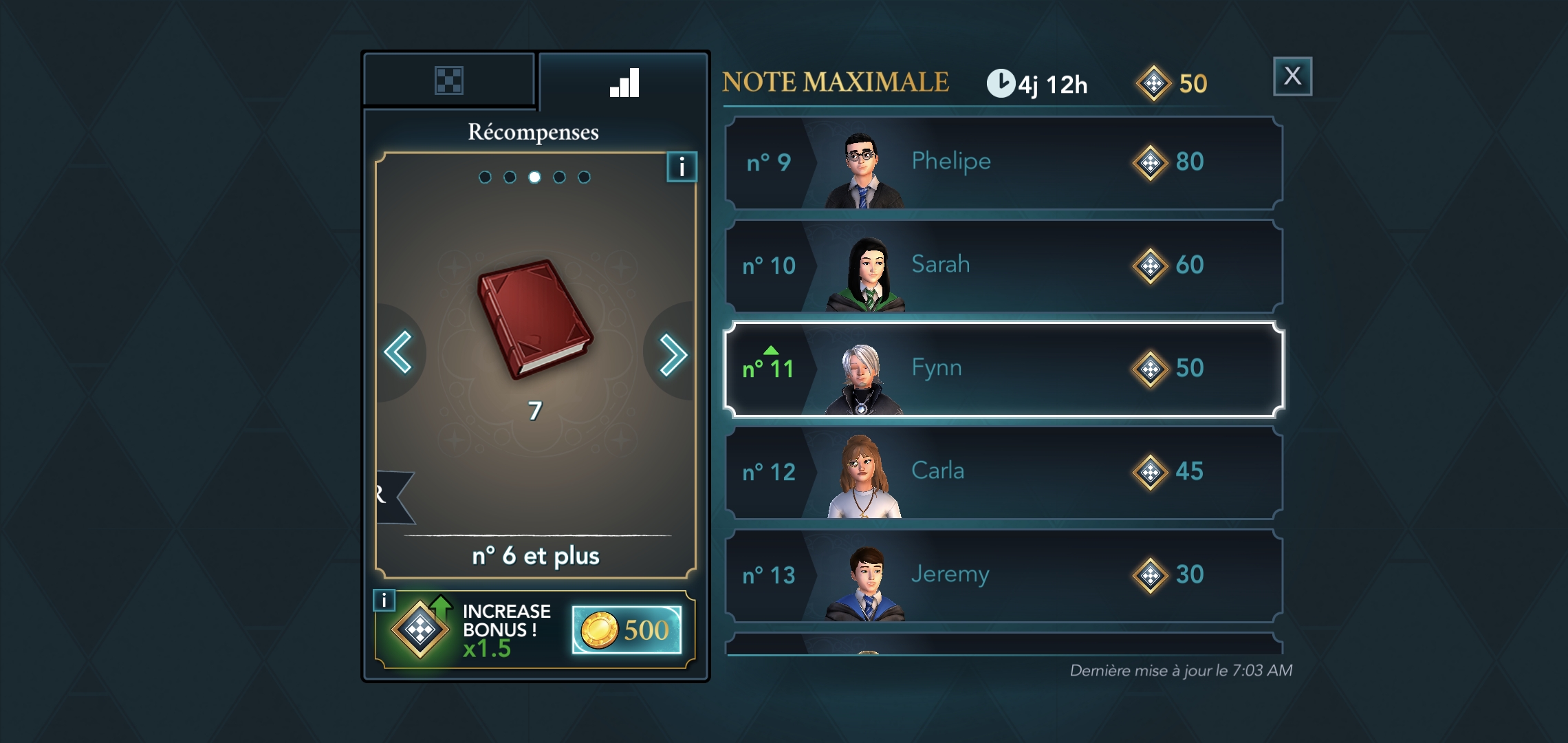Choose Sarah's leaderboard entry
Image resolution: width=1568 pixels, height=743 pixels.
pos(1003,266)
